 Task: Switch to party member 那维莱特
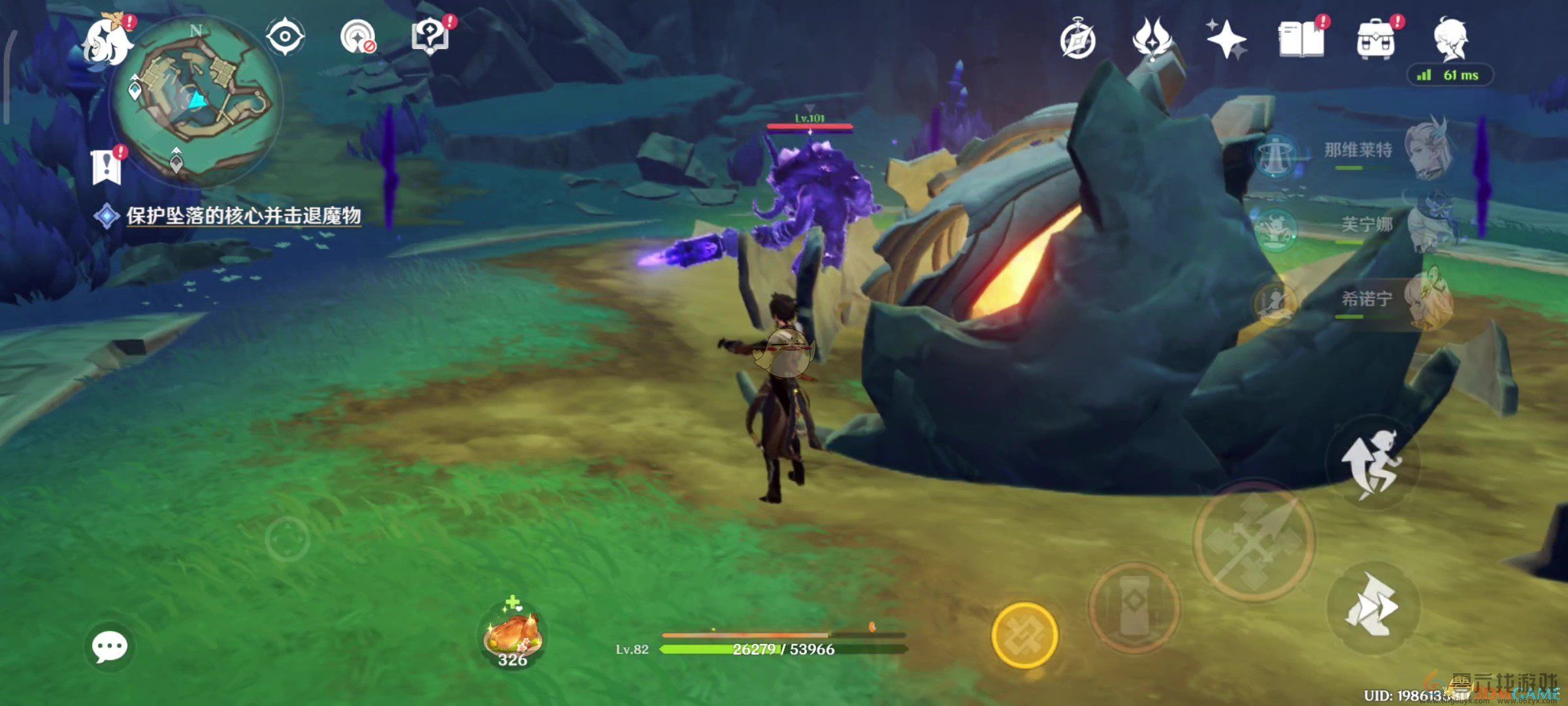[x=1359, y=152]
